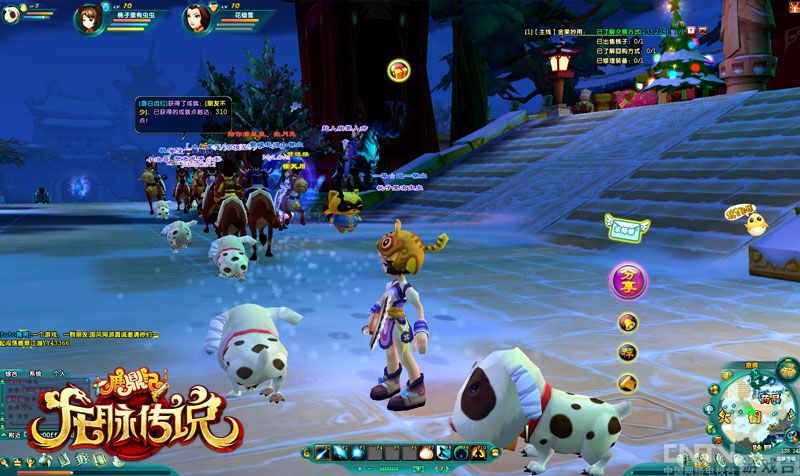Click the 禄 round gold icon
The width and height of the screenshot is (800, 476).
[x=627, y=351]
